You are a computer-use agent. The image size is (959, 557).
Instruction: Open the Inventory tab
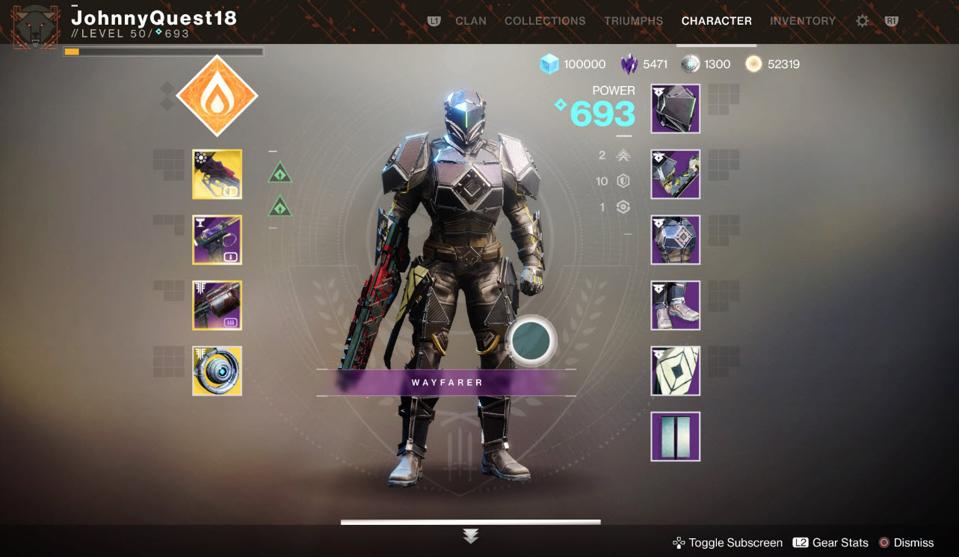coord(802,21)
